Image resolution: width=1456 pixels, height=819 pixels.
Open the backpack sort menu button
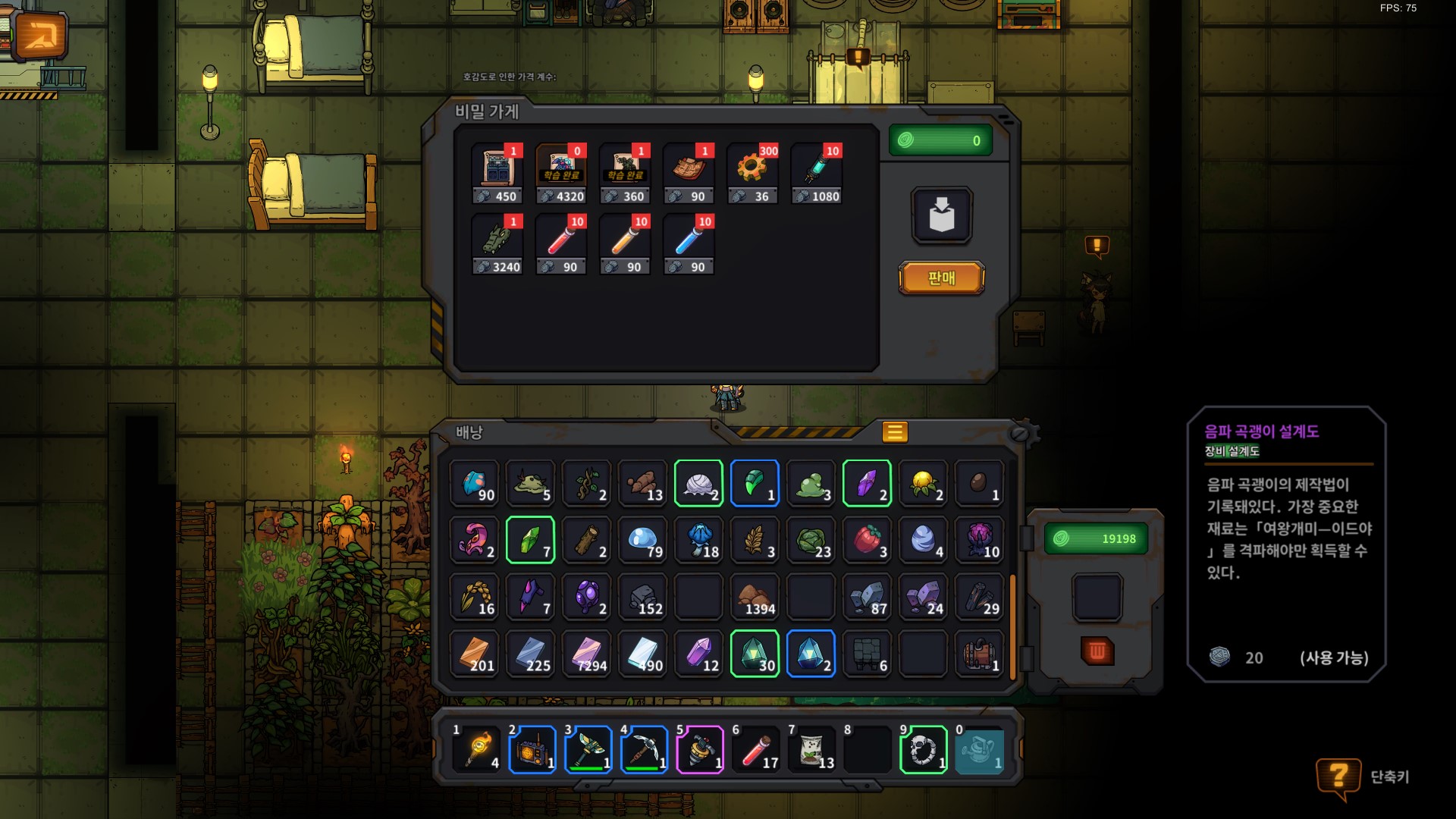pyautogui.click(x=895, y=432)
